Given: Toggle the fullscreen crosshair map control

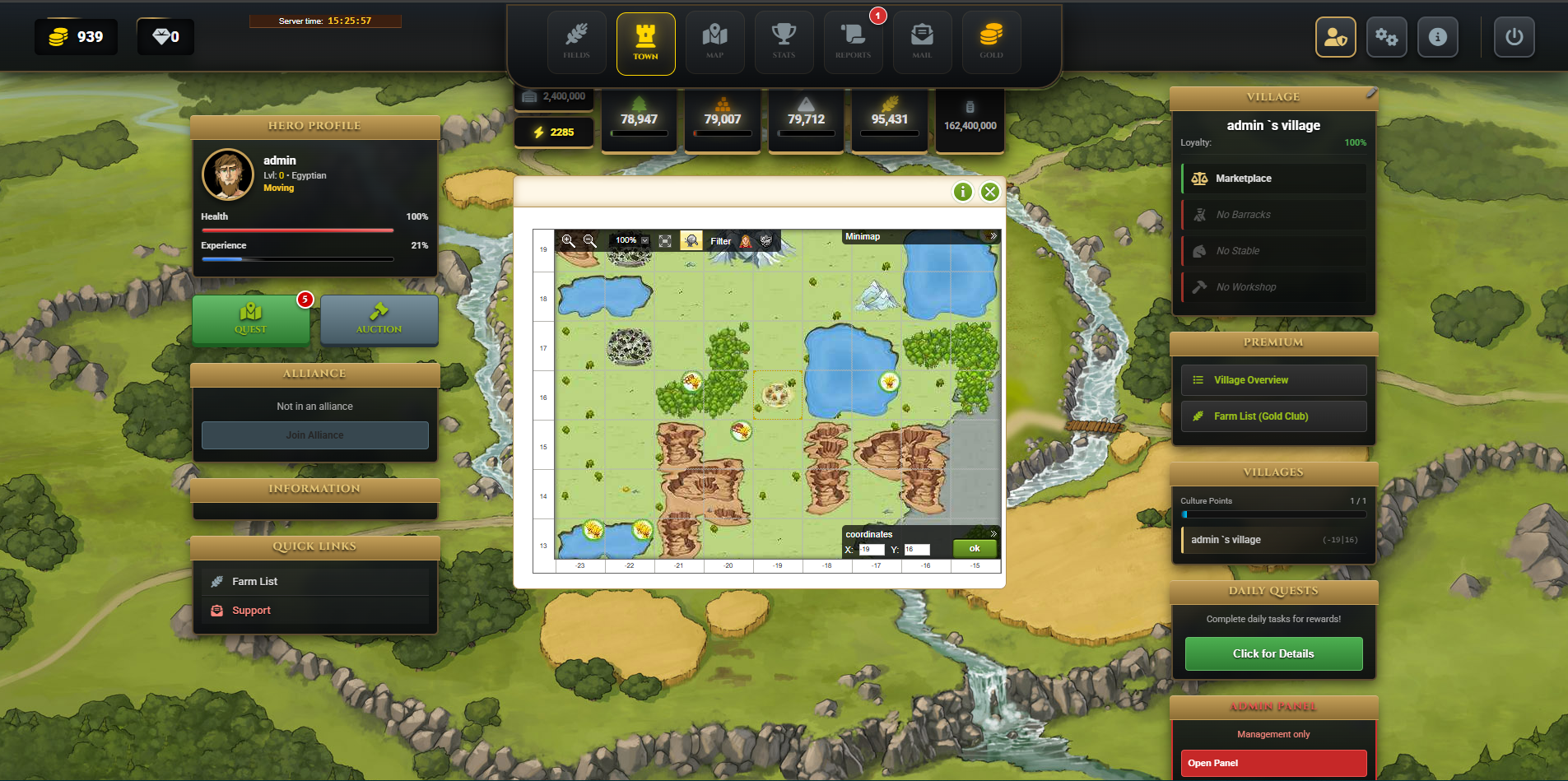Looking at the screenshot, I should coord(666,240).
